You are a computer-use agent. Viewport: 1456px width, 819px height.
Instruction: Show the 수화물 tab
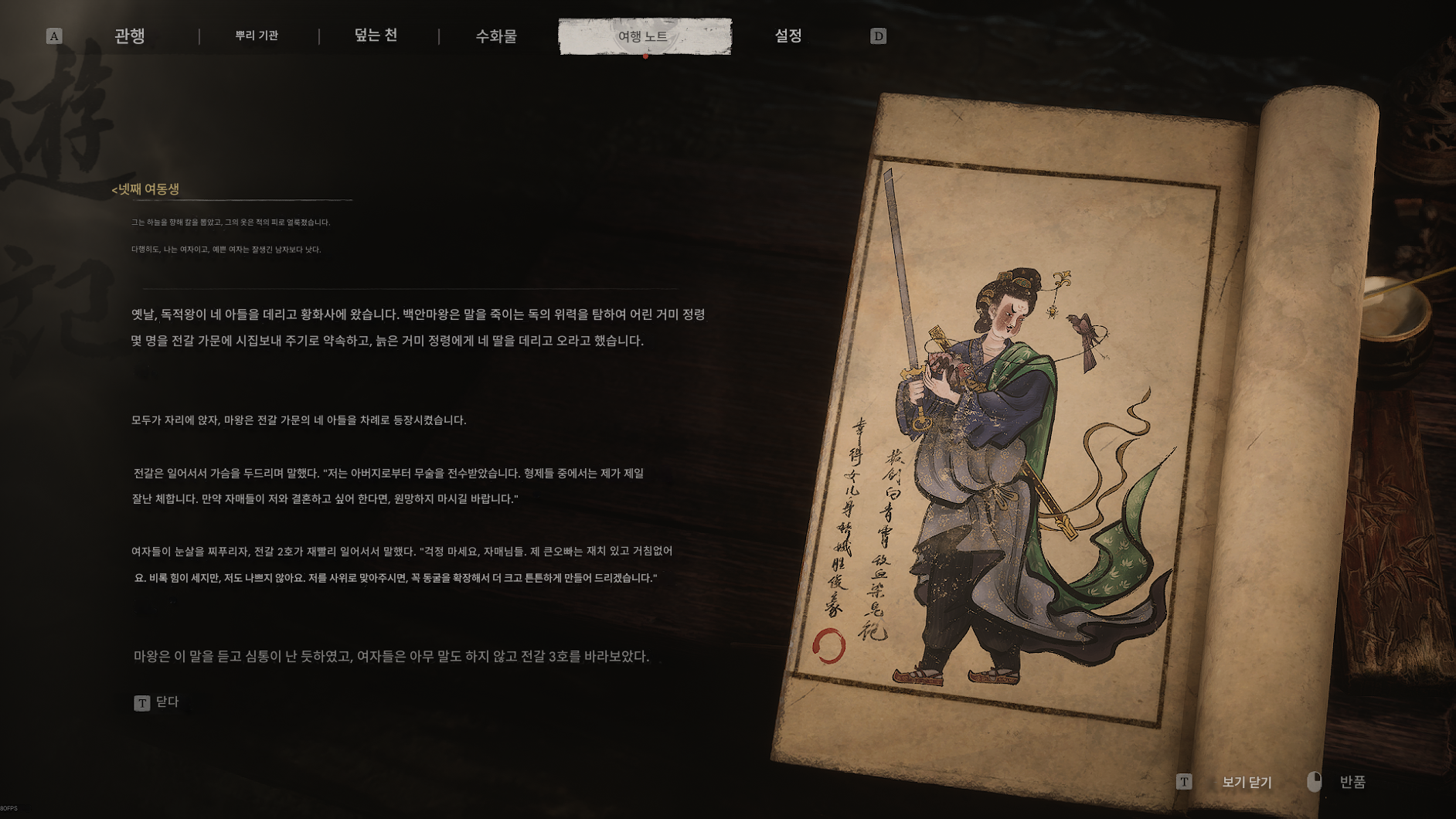pos(496,36)
